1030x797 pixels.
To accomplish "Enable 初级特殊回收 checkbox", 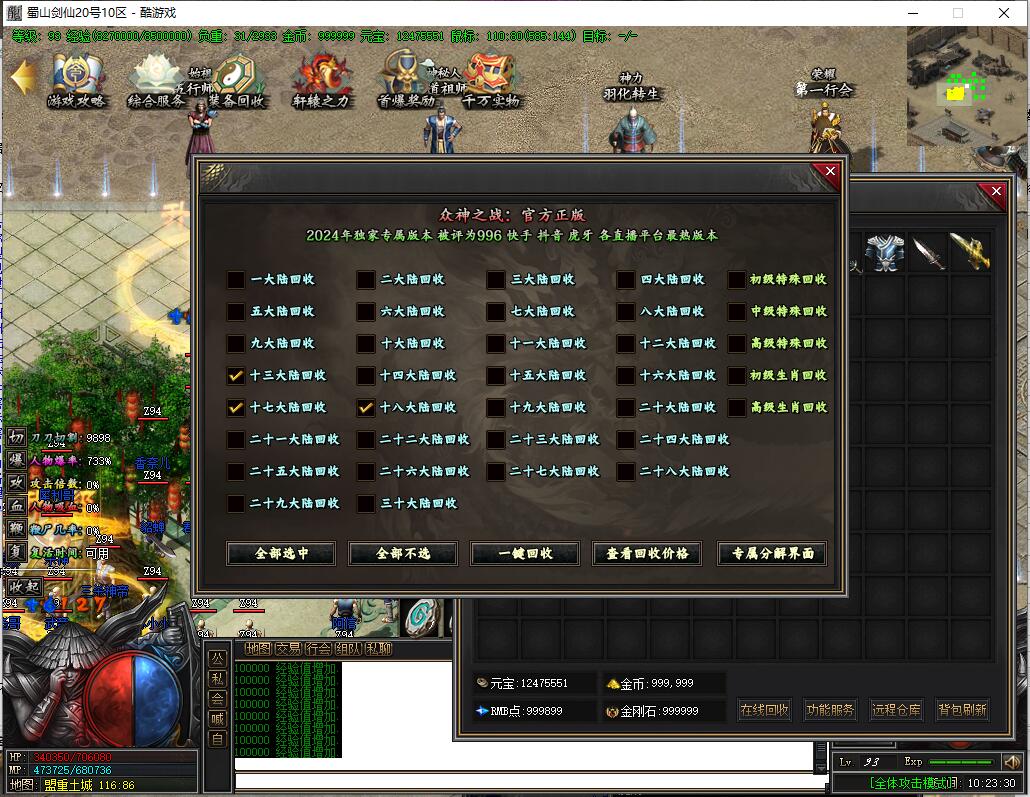I will 737,280.
